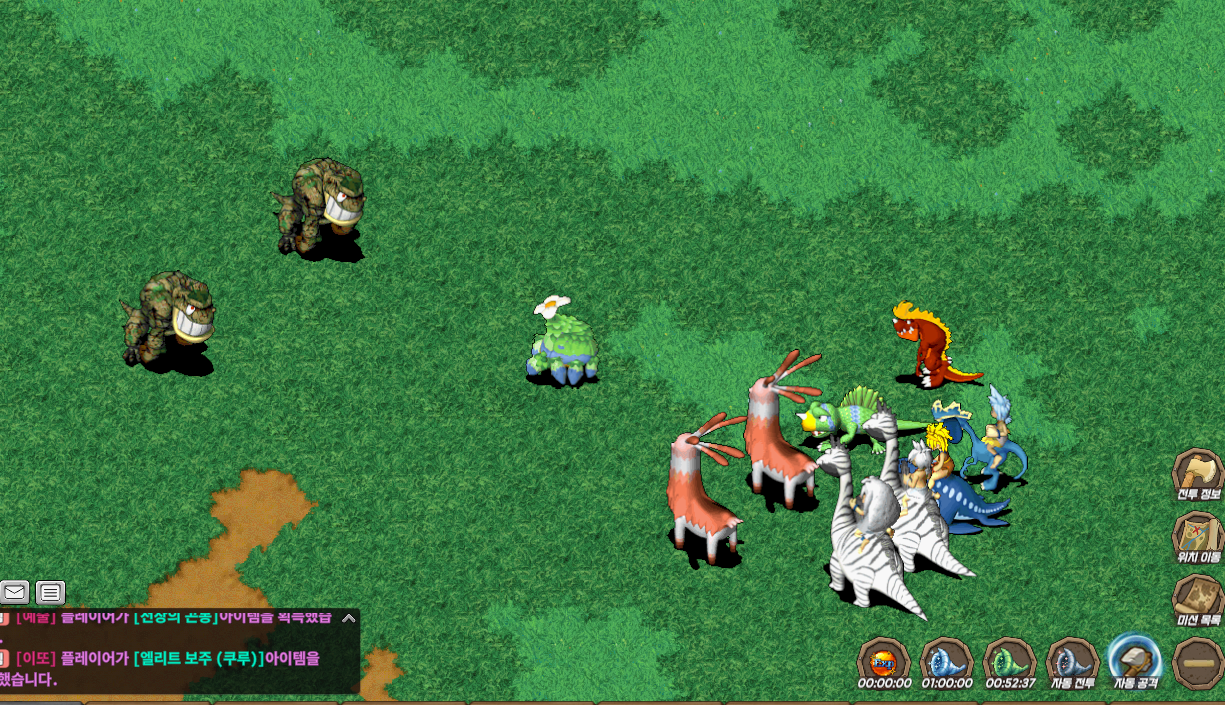Open the mailbox envelope button

(x=14, y=592)
